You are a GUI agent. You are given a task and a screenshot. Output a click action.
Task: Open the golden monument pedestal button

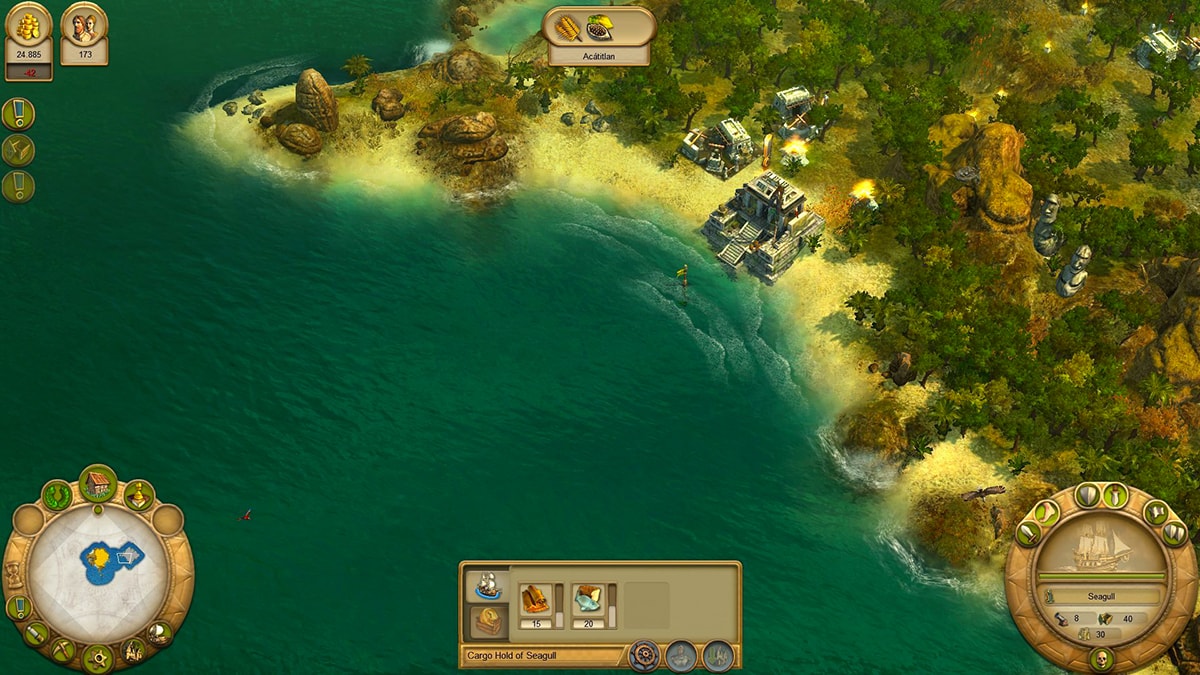139,494
